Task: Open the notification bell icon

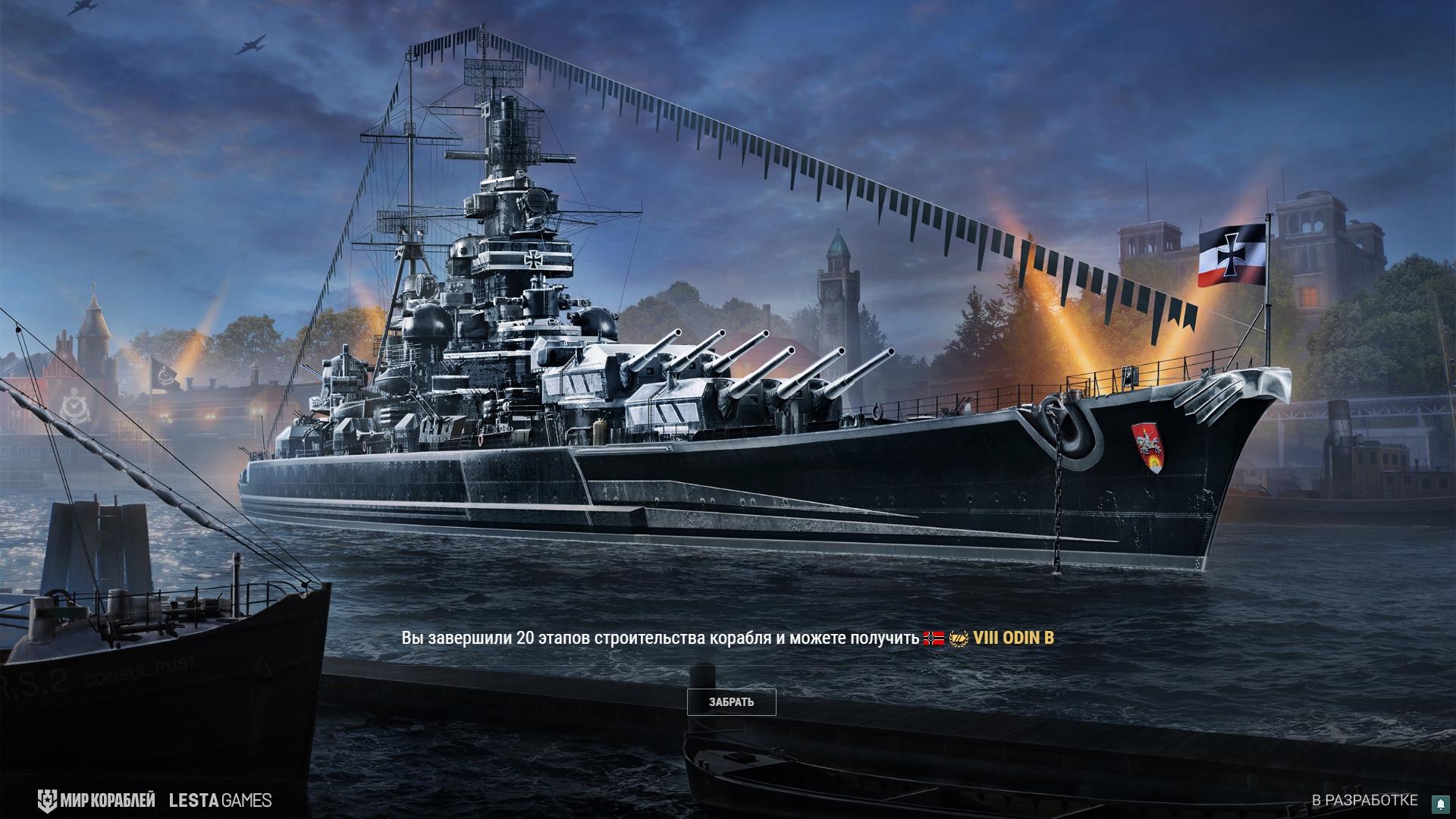Action: coord(1439,803)
